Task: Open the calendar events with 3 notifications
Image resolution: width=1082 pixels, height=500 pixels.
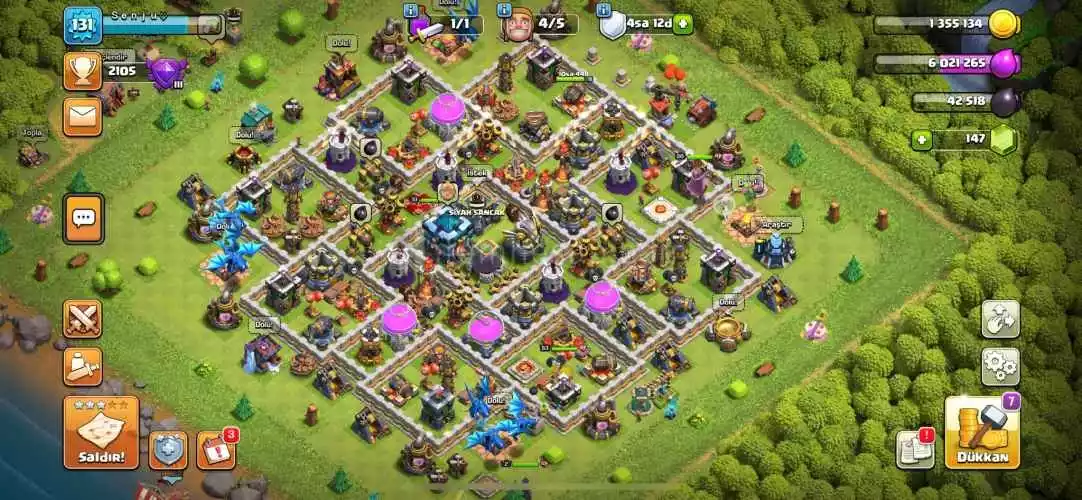Action: 216,449
